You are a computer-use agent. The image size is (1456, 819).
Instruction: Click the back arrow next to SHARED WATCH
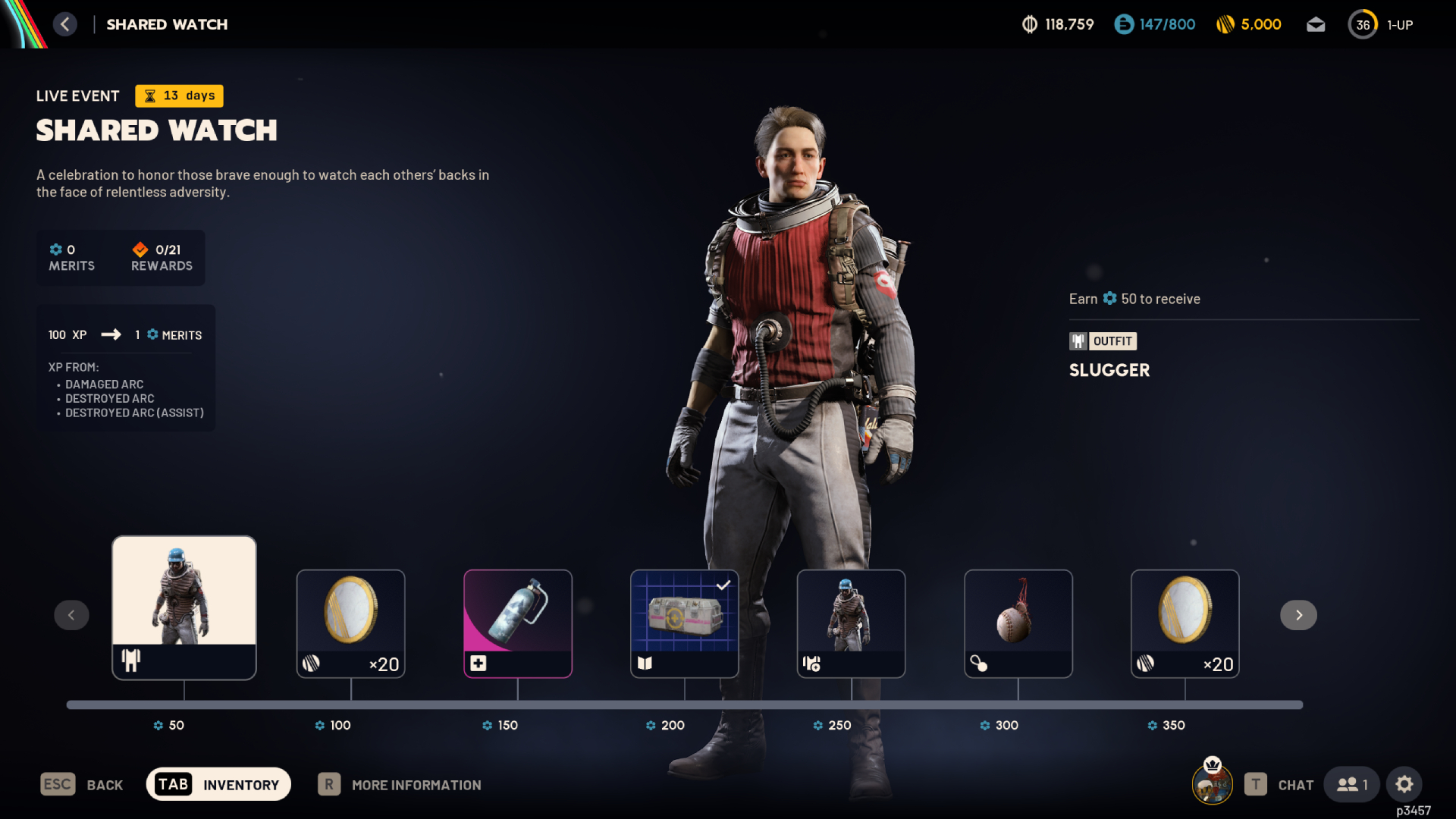[x=65, y=24]
